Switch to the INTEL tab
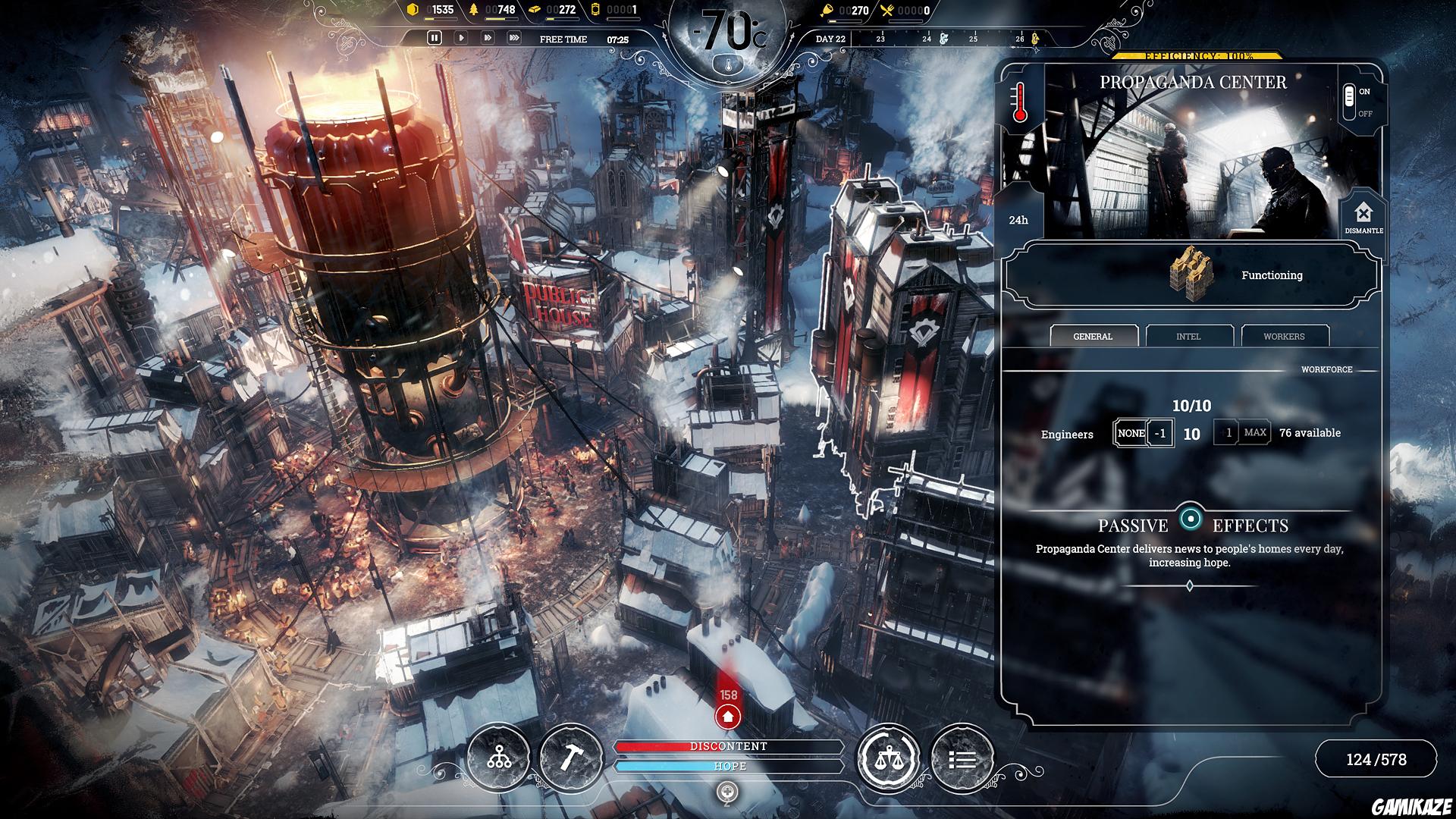This screenshot has height=819, width=1456. tap(1189, 336)
